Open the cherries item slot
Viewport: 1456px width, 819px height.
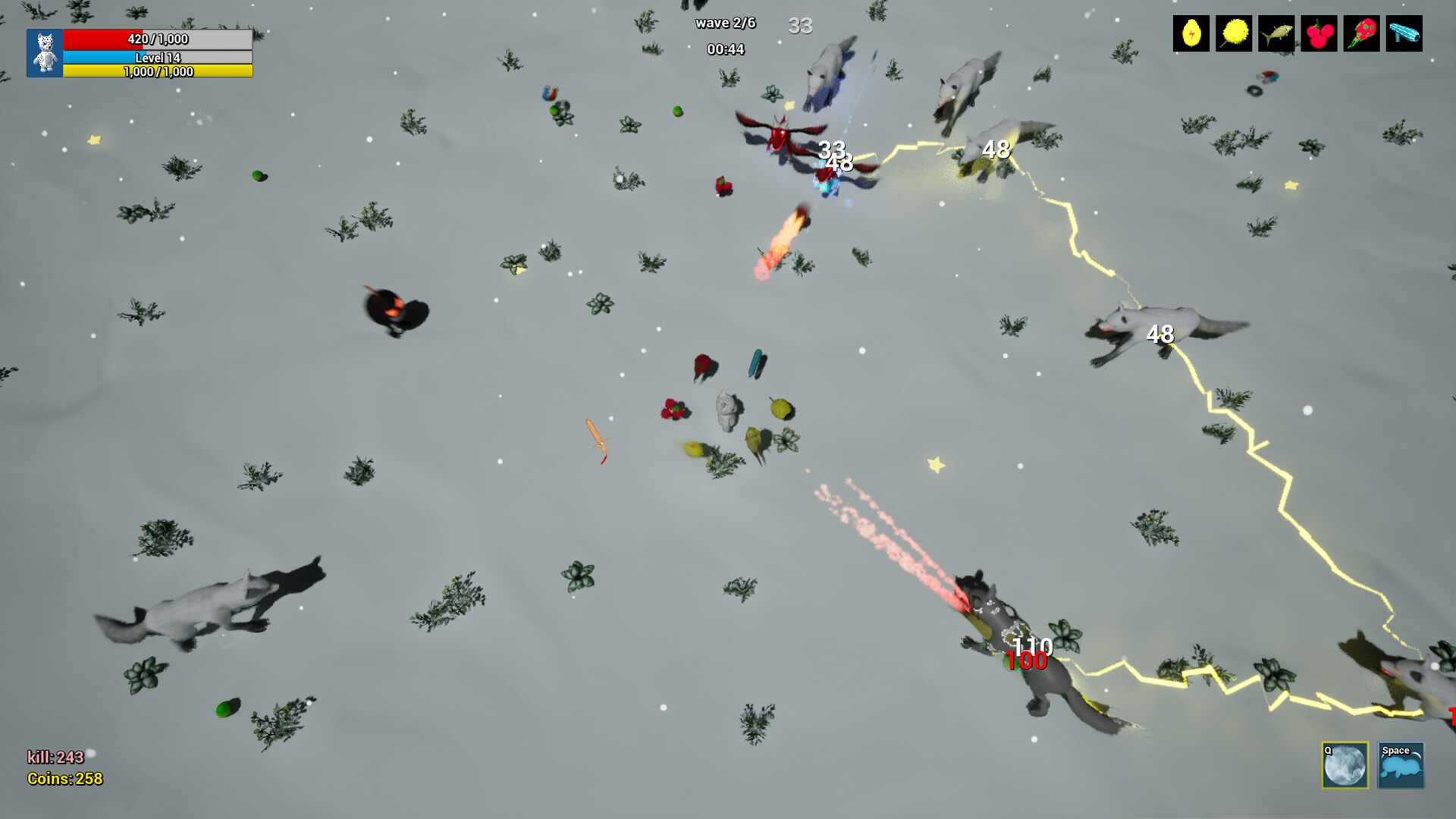point(1318,33)
